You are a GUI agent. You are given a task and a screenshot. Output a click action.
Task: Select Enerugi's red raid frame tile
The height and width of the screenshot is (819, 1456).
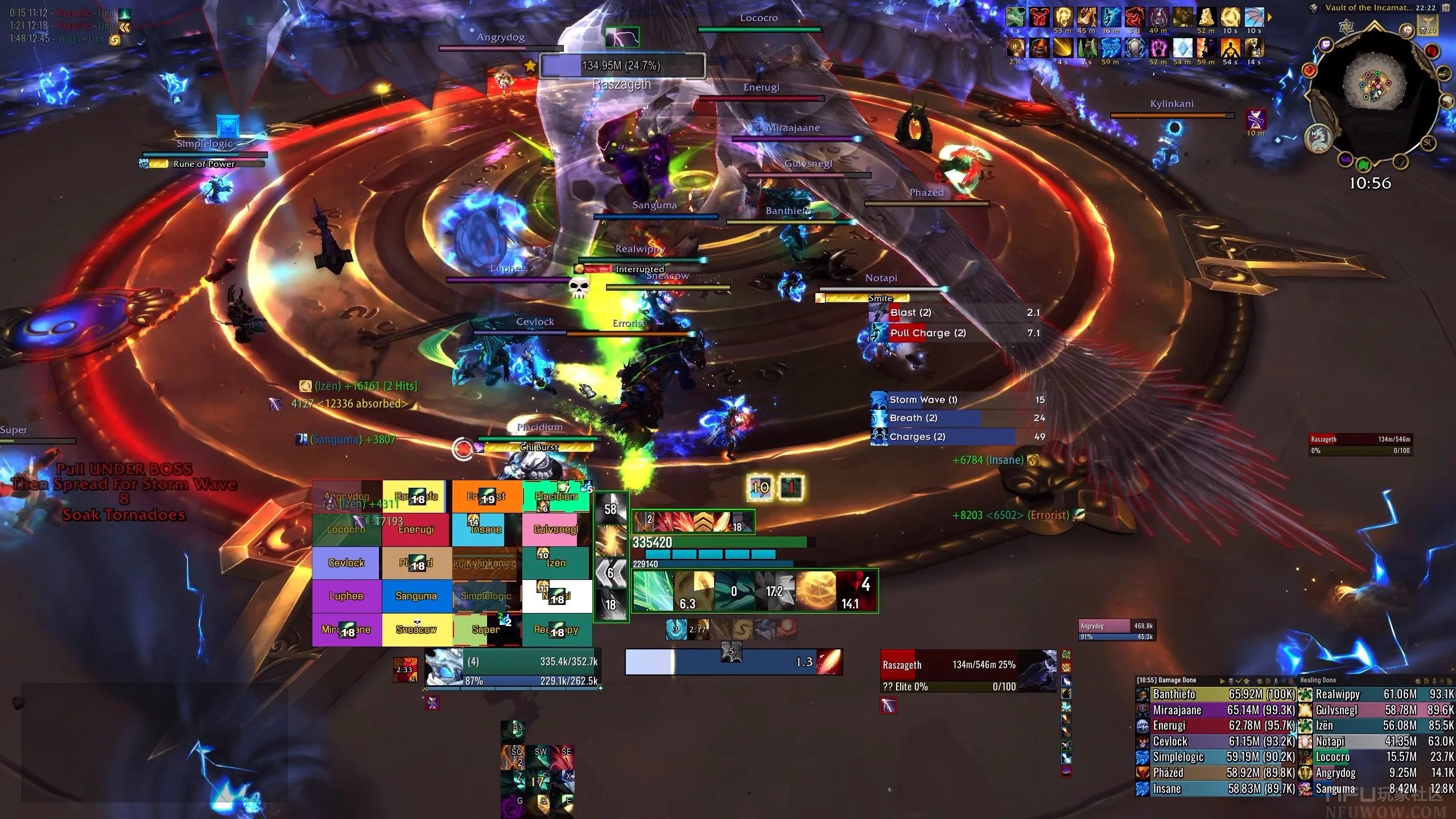416,530
